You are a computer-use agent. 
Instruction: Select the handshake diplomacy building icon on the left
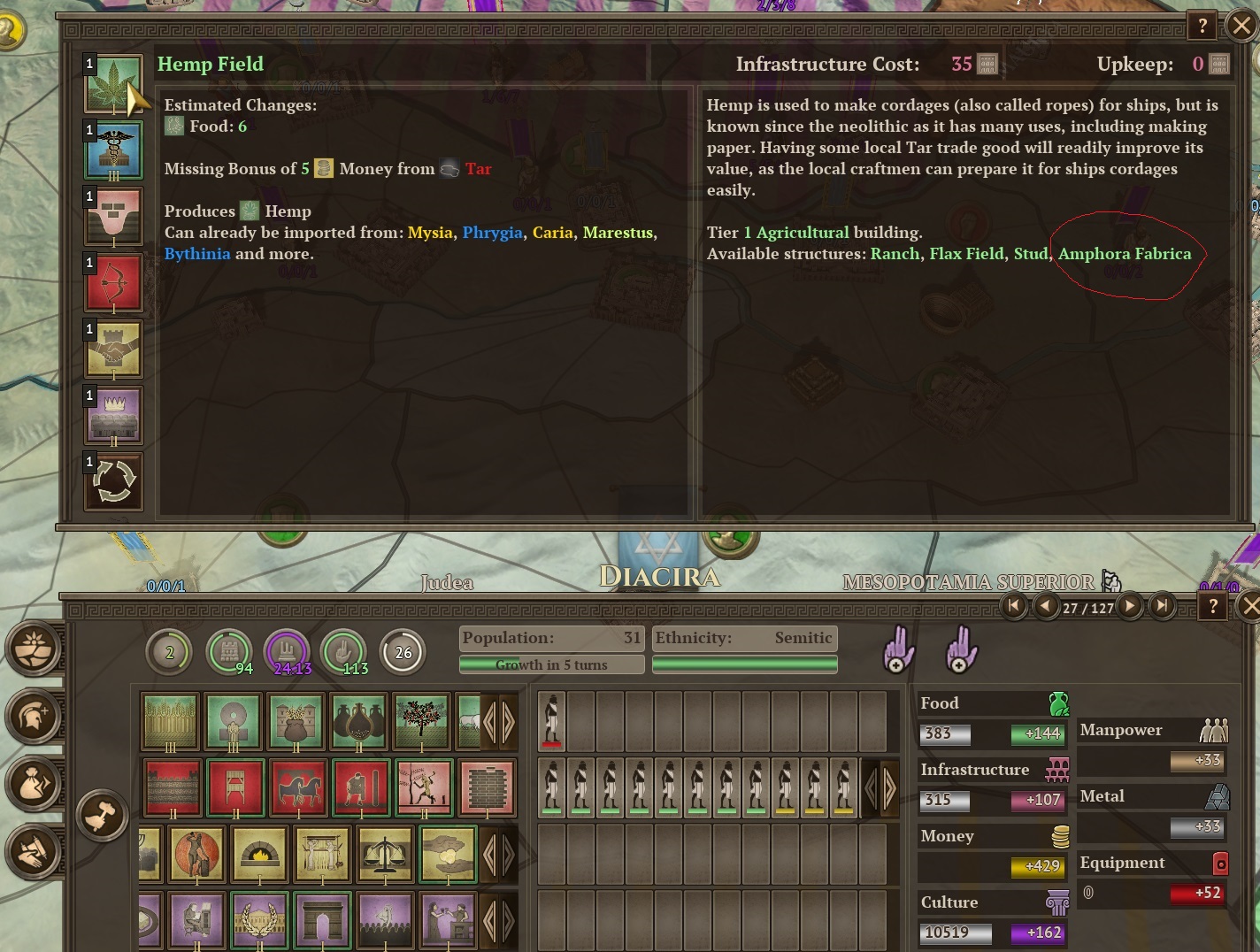click(x=113, y=349)
